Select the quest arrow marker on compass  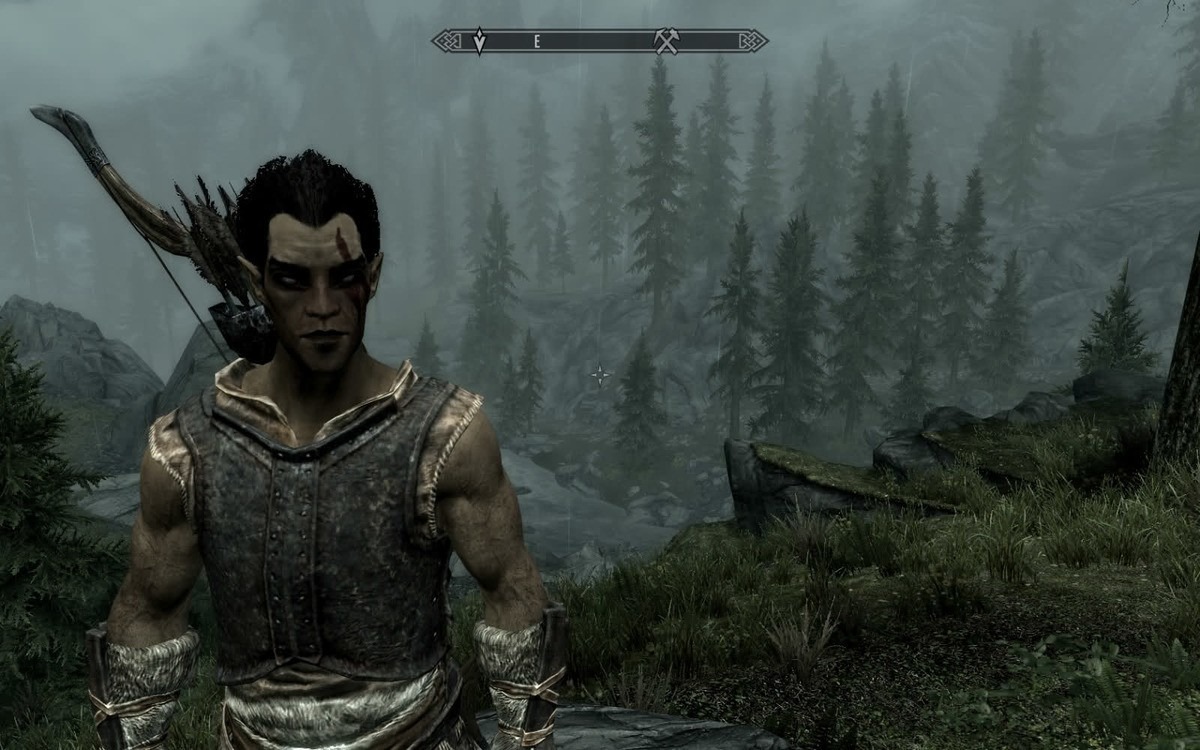[x=479, y=41]
